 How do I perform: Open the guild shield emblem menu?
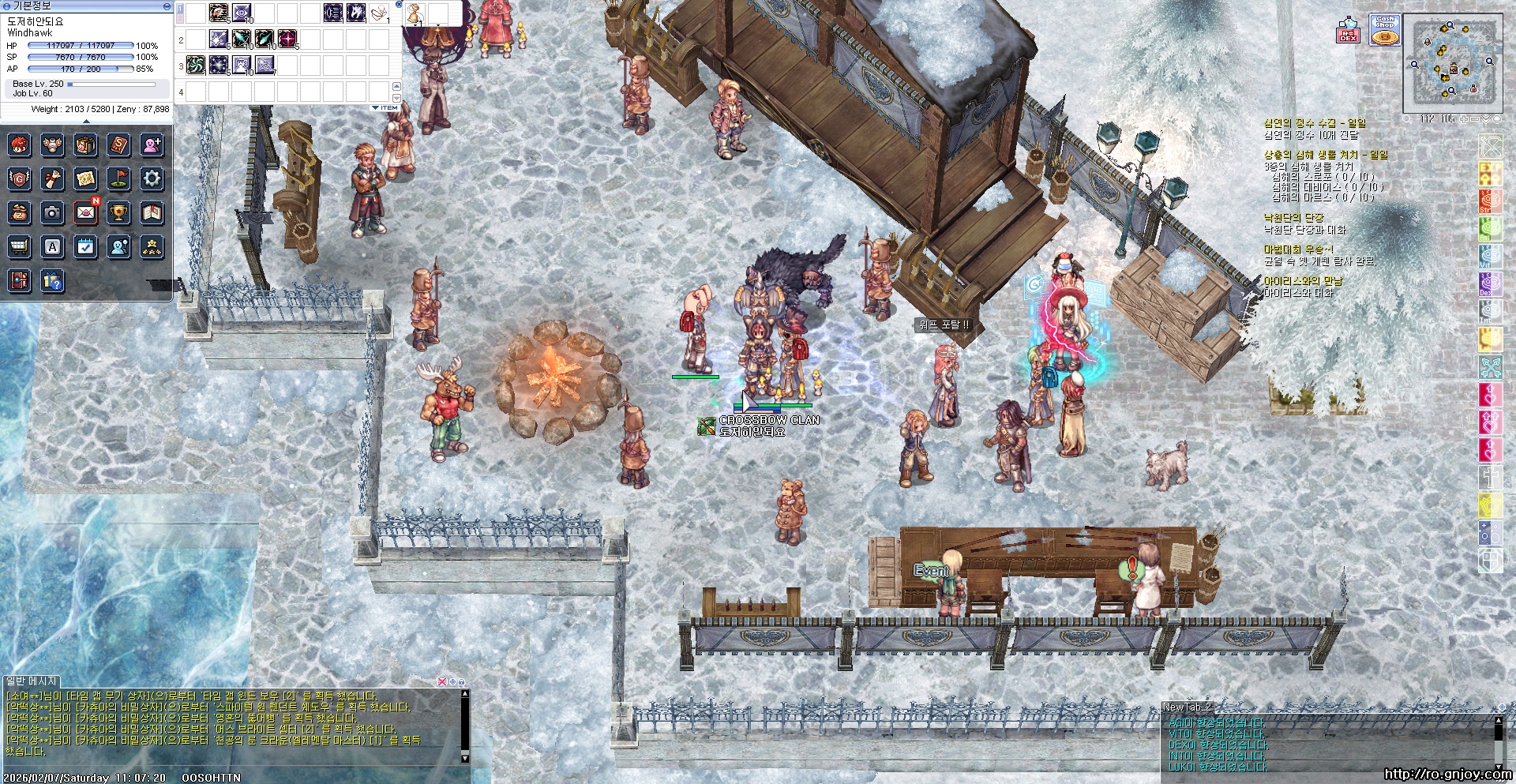tap(19, 178)
